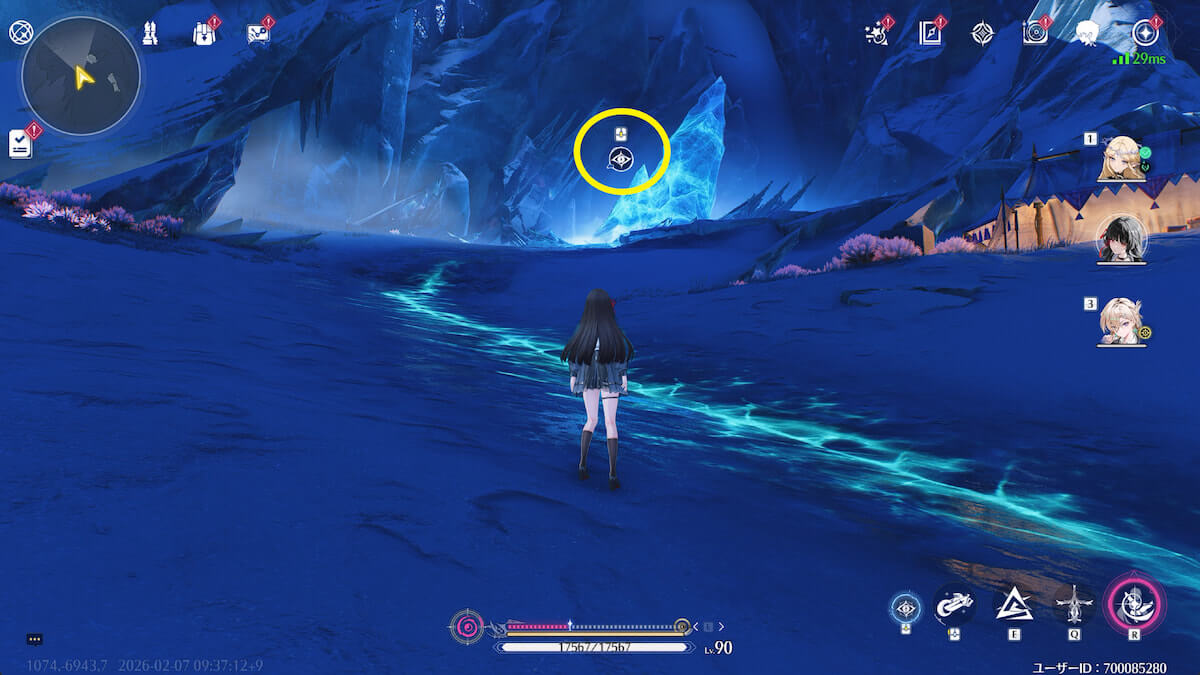Open the circled star menu icon
Screen dimensions: 1200x675
pyautogui.click(x=1146, y=33)
